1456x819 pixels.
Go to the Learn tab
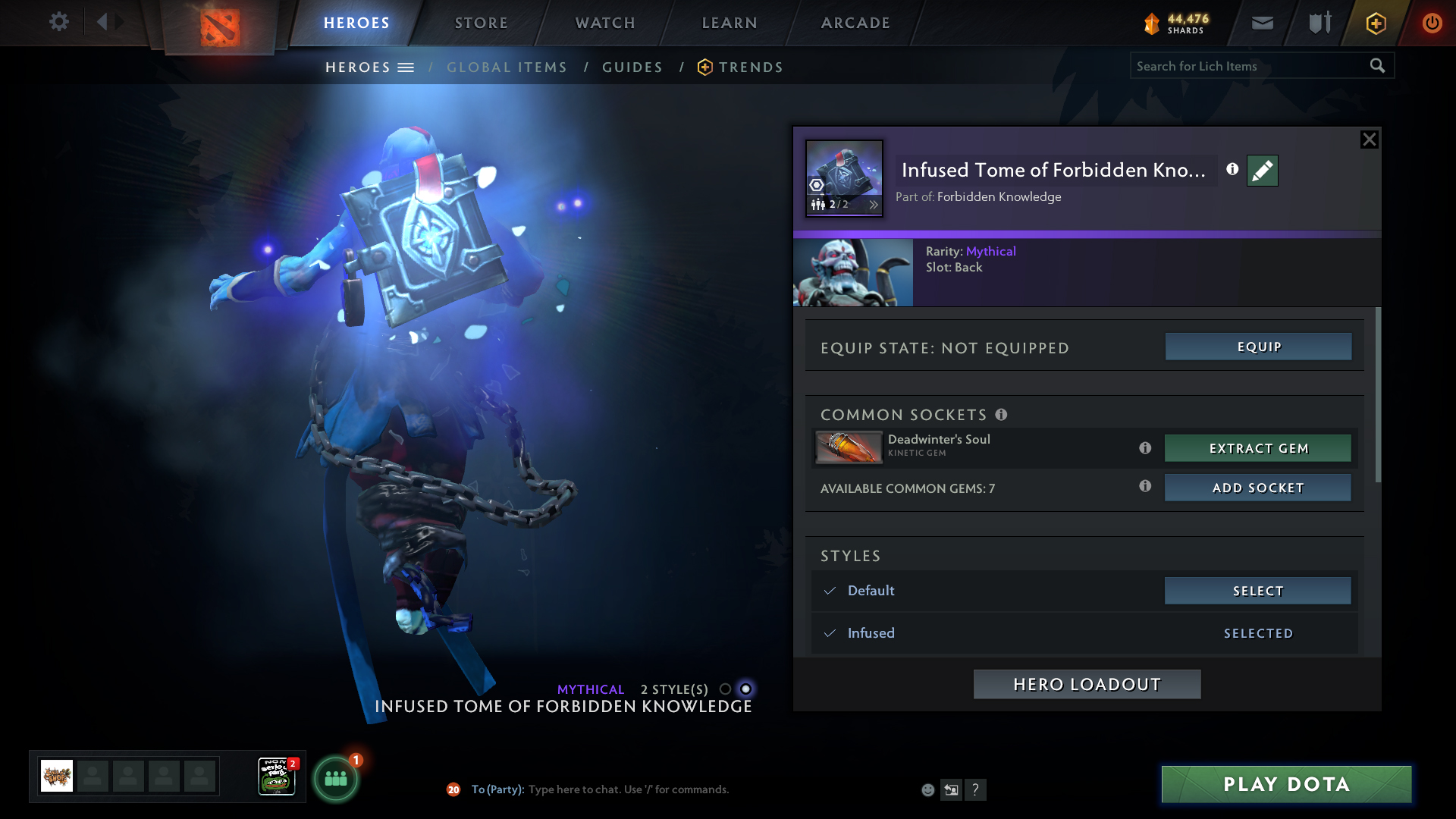coord(730,23)
